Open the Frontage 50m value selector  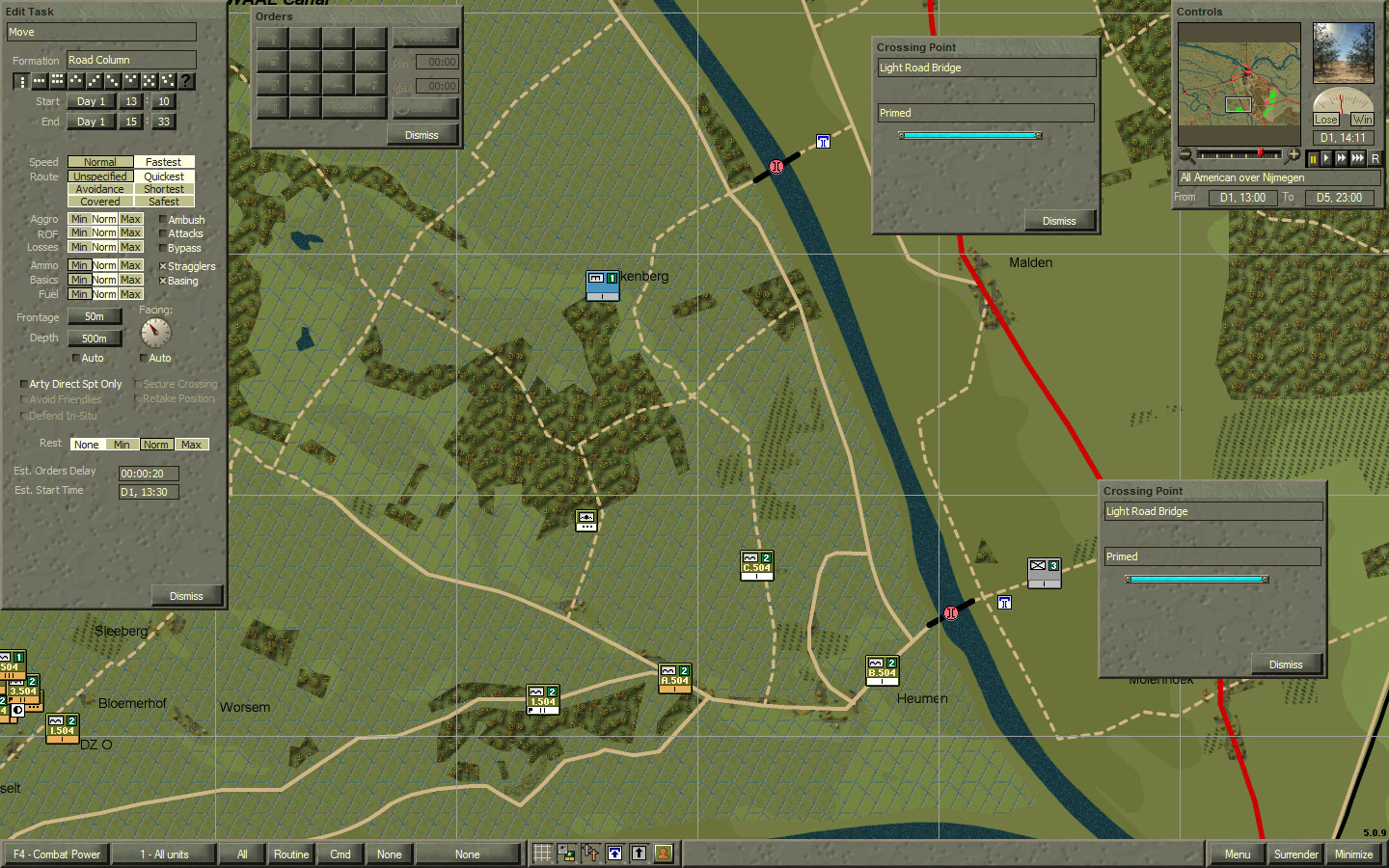coord(95,316)
